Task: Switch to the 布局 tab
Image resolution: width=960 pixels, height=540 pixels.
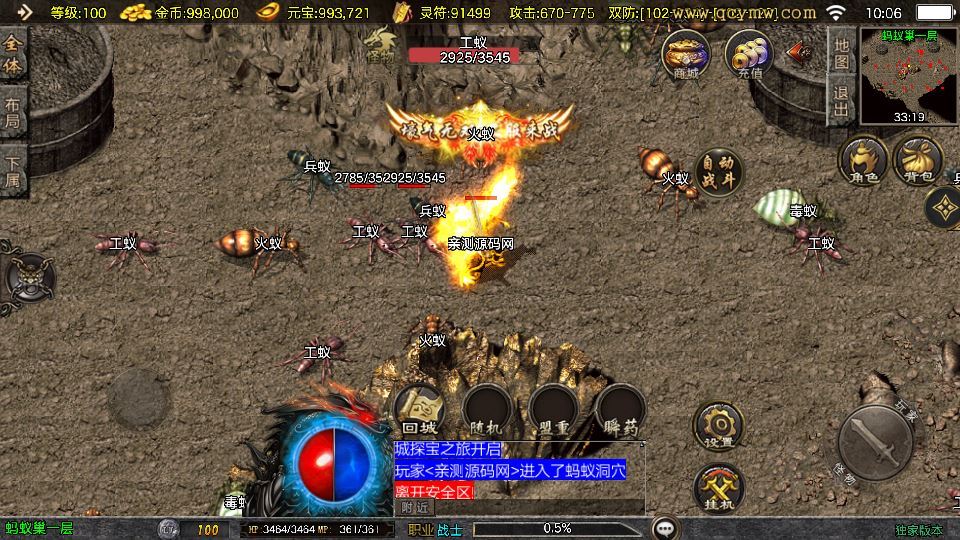Action: tap(13, 111)
